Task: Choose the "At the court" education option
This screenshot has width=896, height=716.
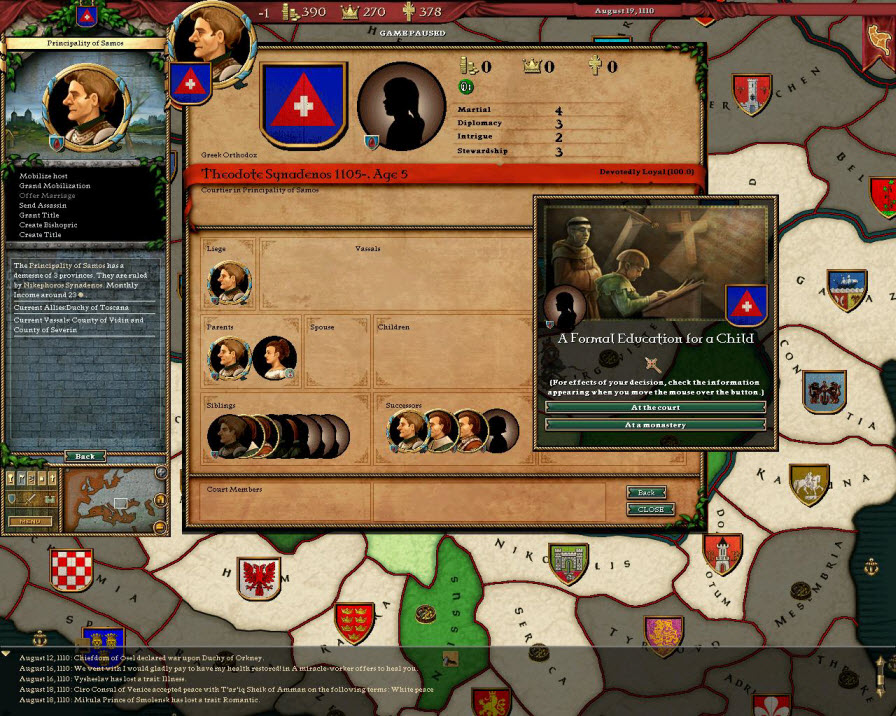Action: coord(656,408)
